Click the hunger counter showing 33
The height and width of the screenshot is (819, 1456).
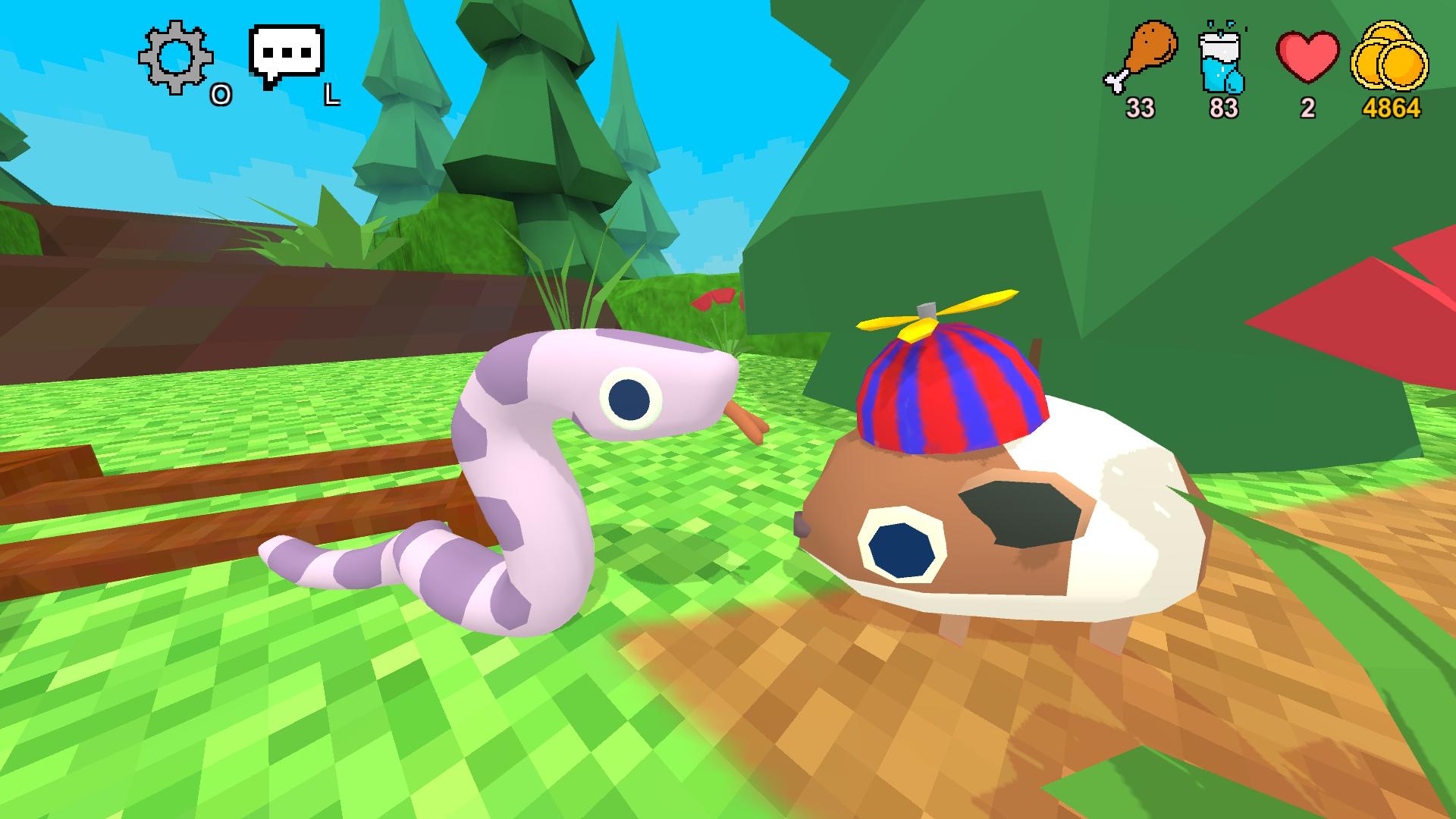(1141, 108)
